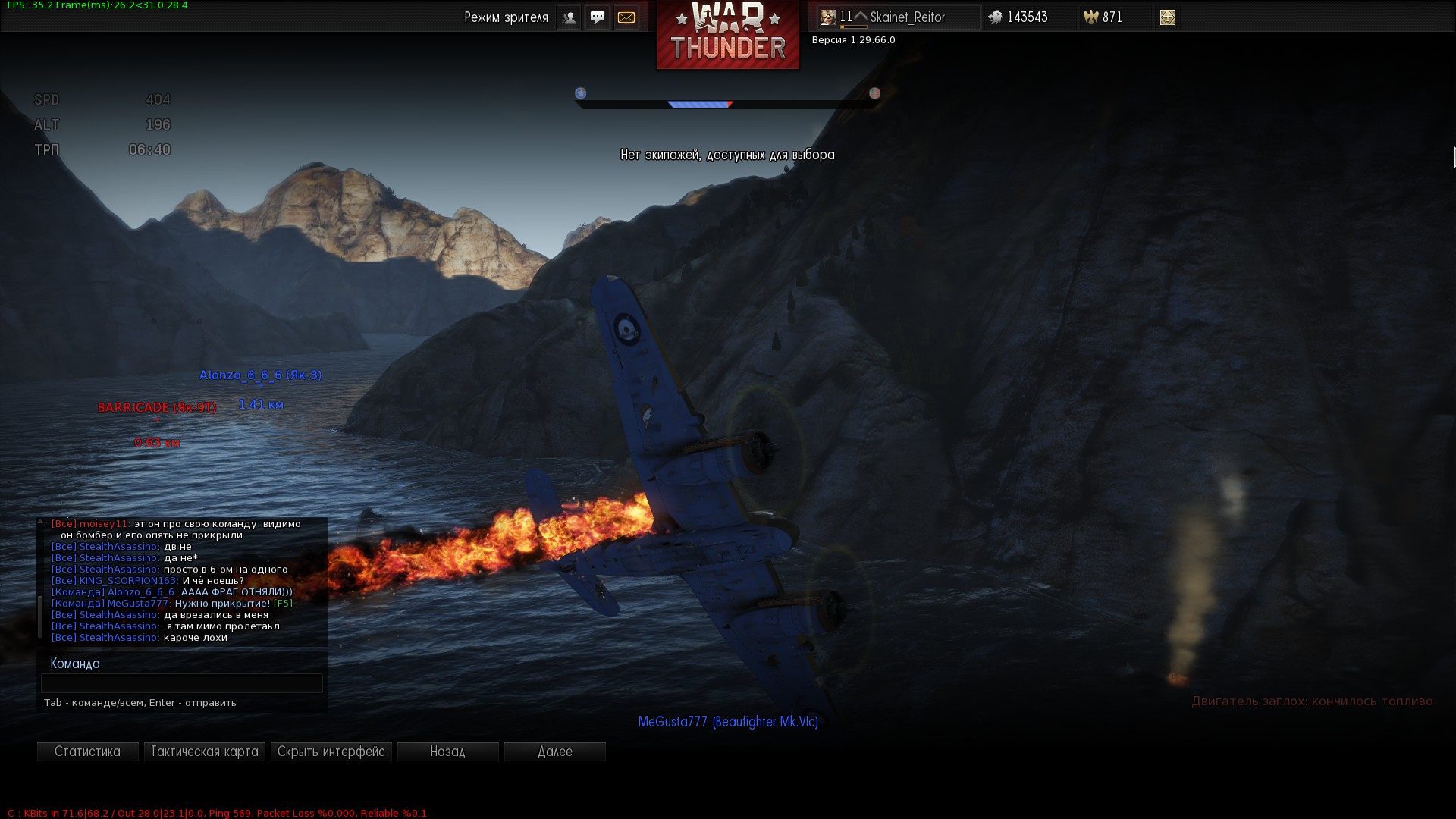Viewport: 1456px width, 819px height.
Task: Open the Статистика panel
Action: point(87,752)
